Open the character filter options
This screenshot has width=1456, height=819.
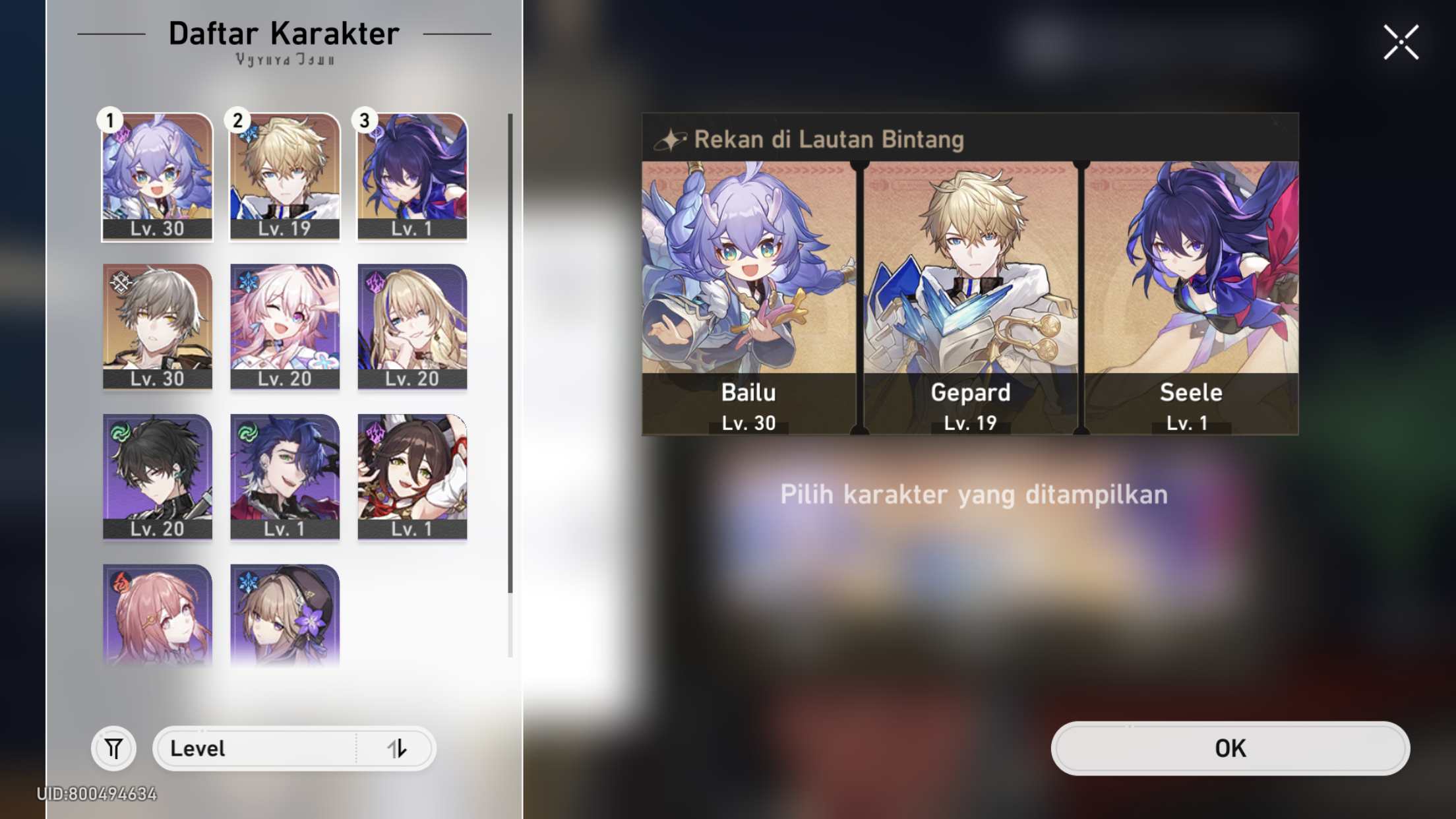click(113, 748)
